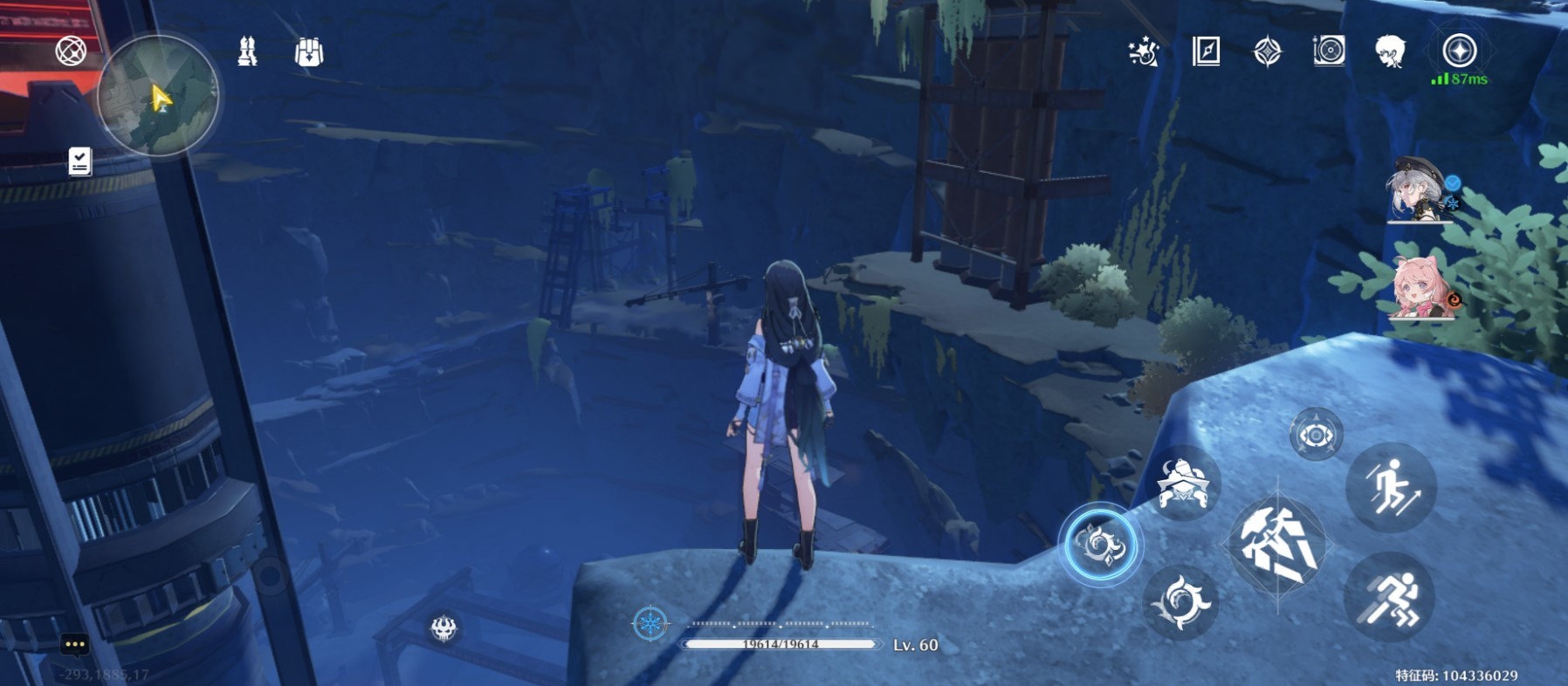This screenshot has width=1568, height=686.
Task: Open the chat speech bubble
Action: (x=75, y=645)
